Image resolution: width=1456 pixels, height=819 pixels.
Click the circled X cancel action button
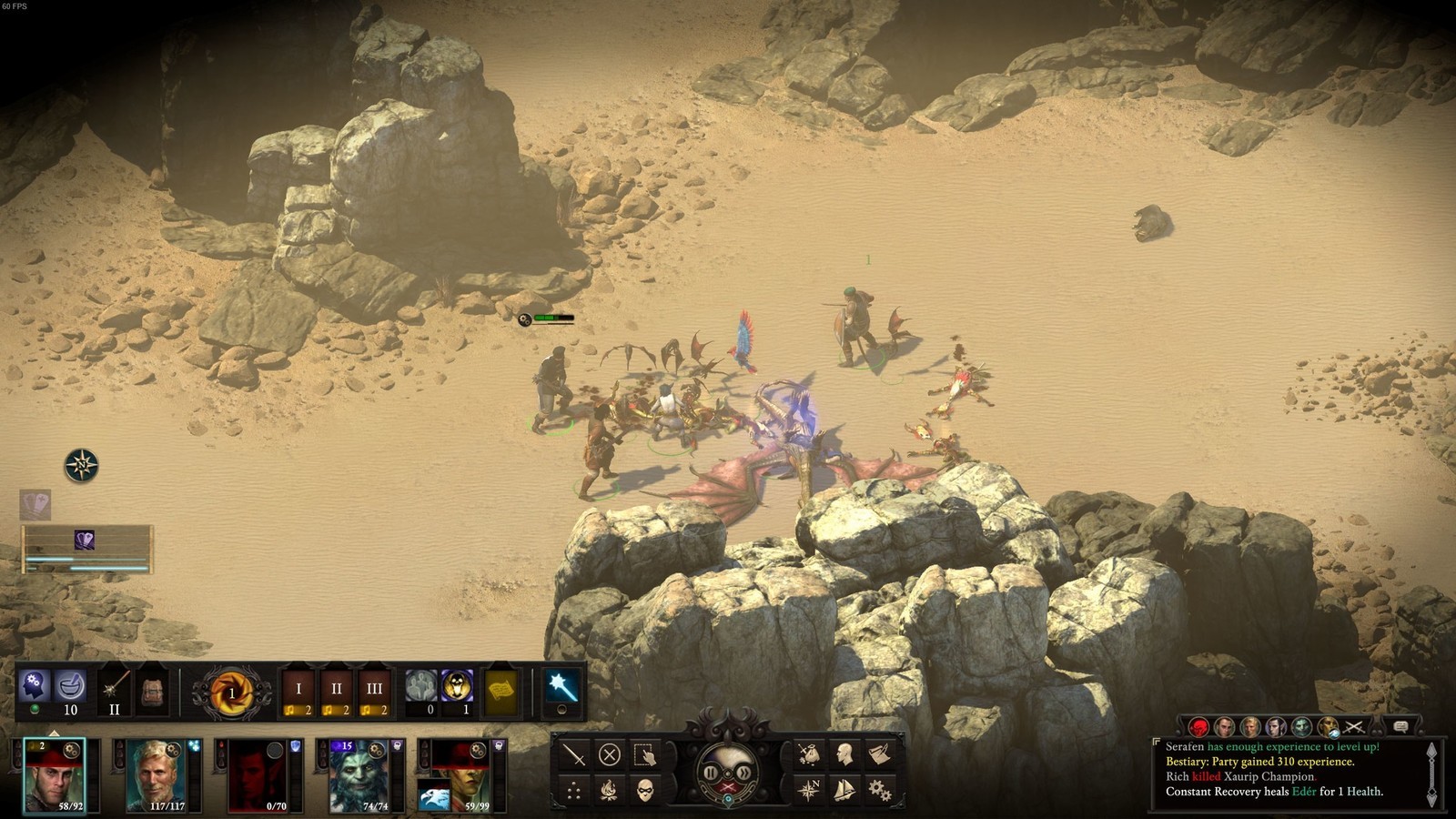(x=610, y=754)
